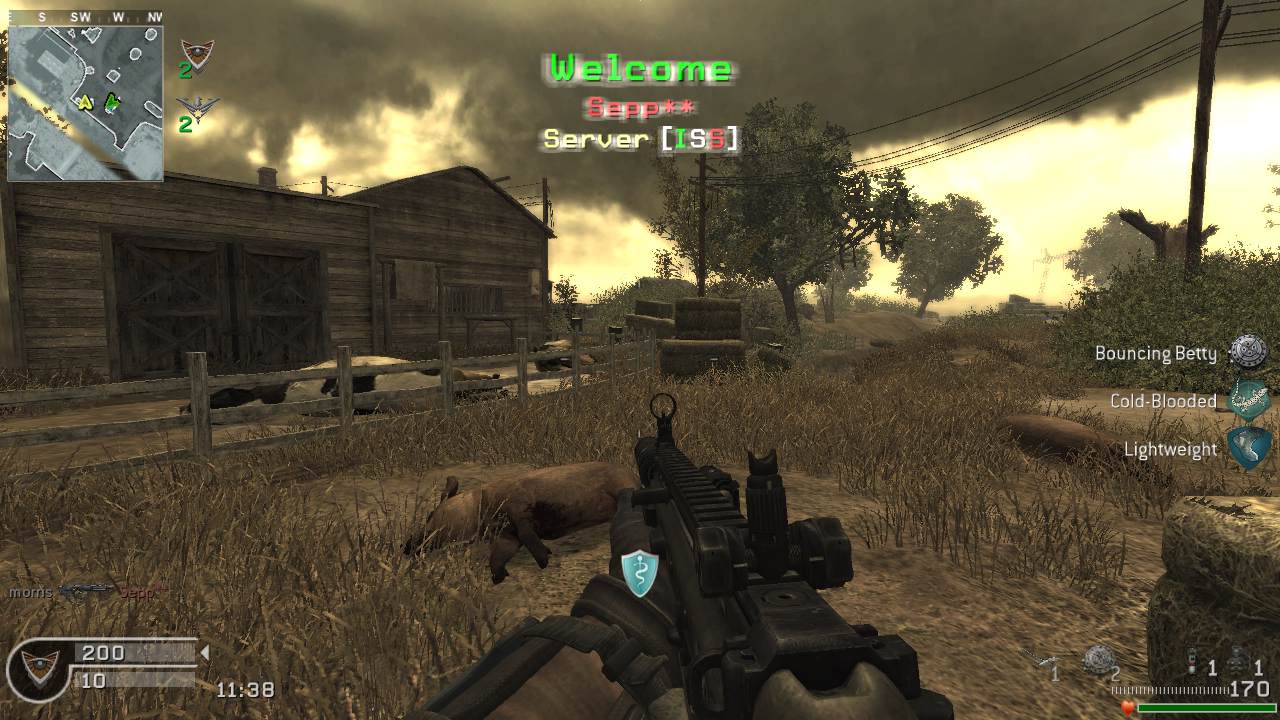Select the landmine inventory icon
This screenshot has height=720, width=1280.
1098,660
